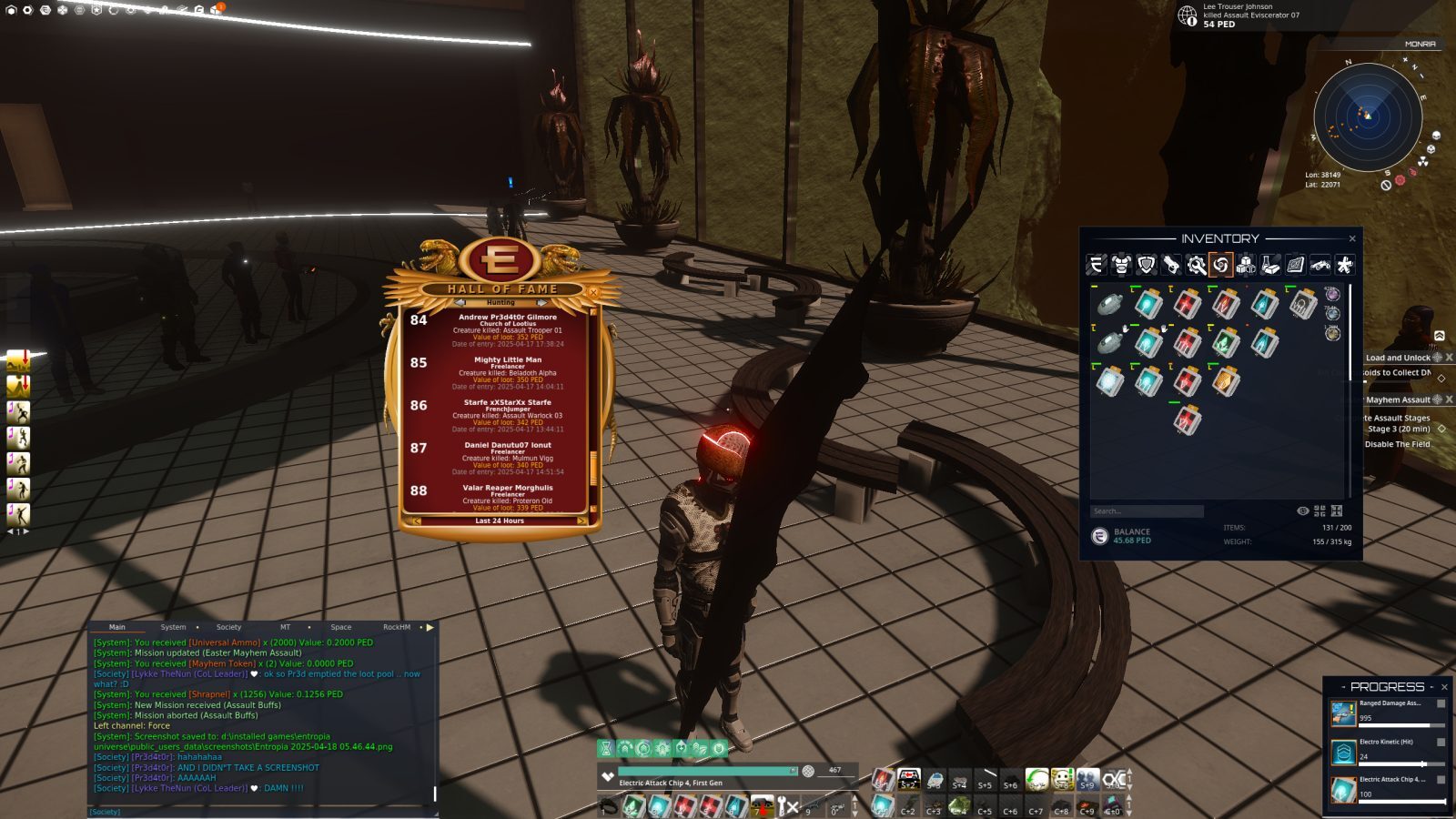The image size is (1456, 819).
Task: Switch to the System chat tab
Action: 173,627
